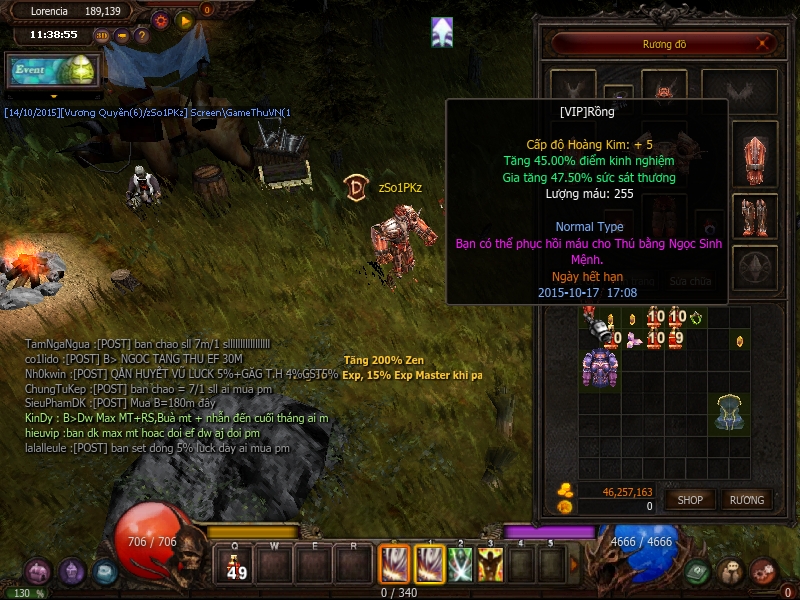Select the pink wings item in inventory
The width and height of the screenshot is (800, 600).
634,340
